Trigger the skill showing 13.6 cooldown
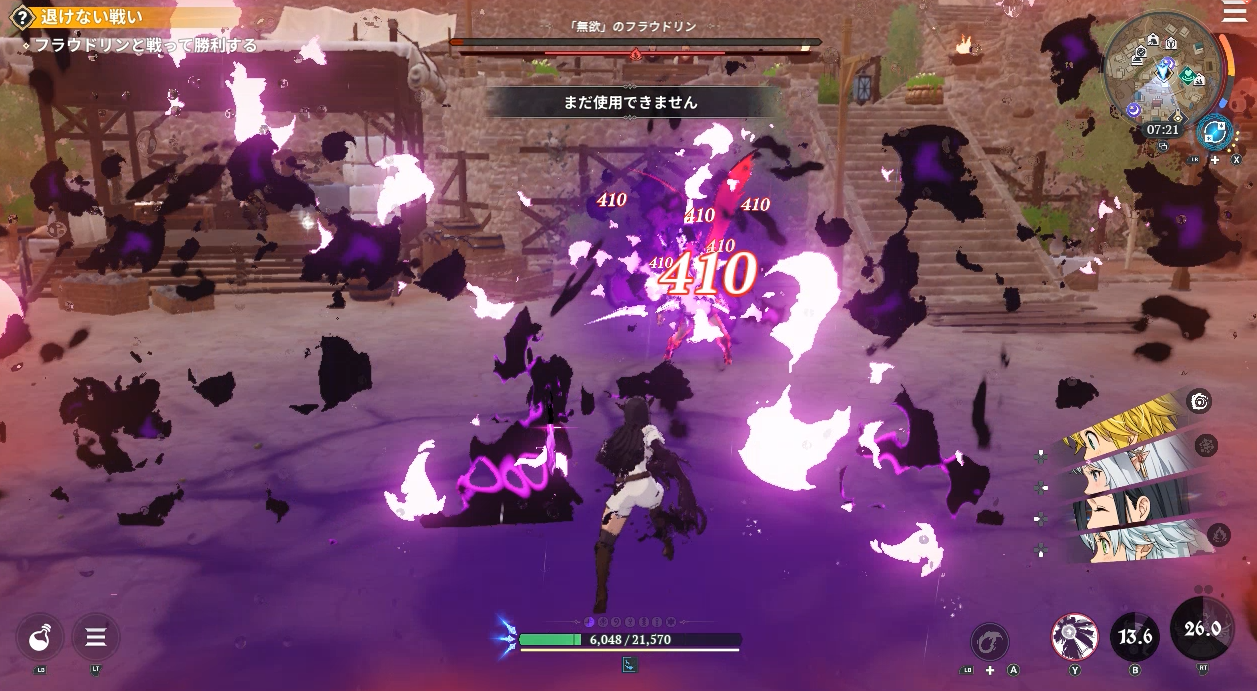This screenshot has width=1257, height=691. [1135, 636]
